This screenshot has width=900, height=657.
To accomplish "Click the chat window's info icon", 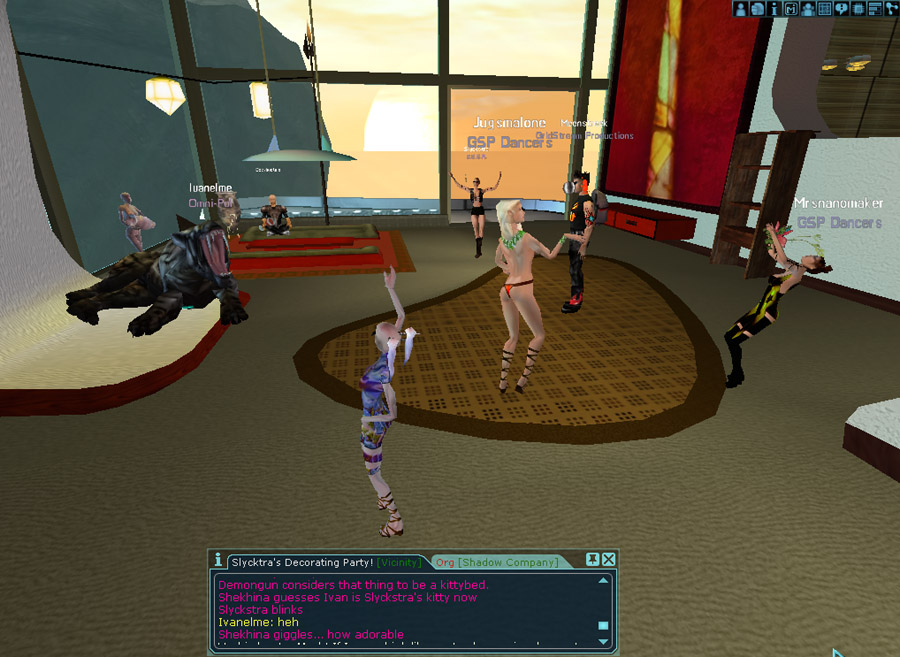I will pos(218,560).
